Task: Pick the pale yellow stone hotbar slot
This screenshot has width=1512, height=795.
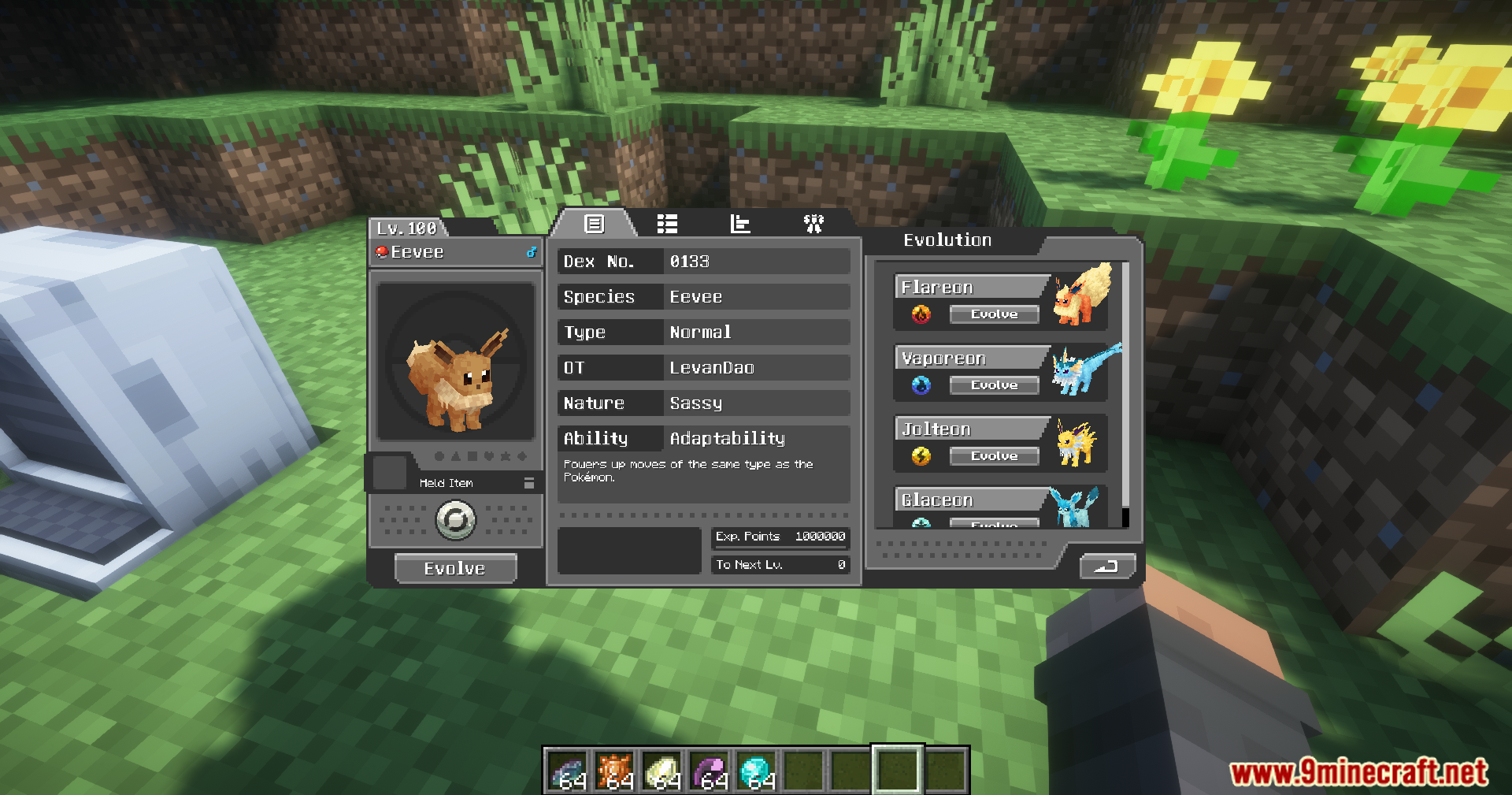Action: tap(661, 771)
